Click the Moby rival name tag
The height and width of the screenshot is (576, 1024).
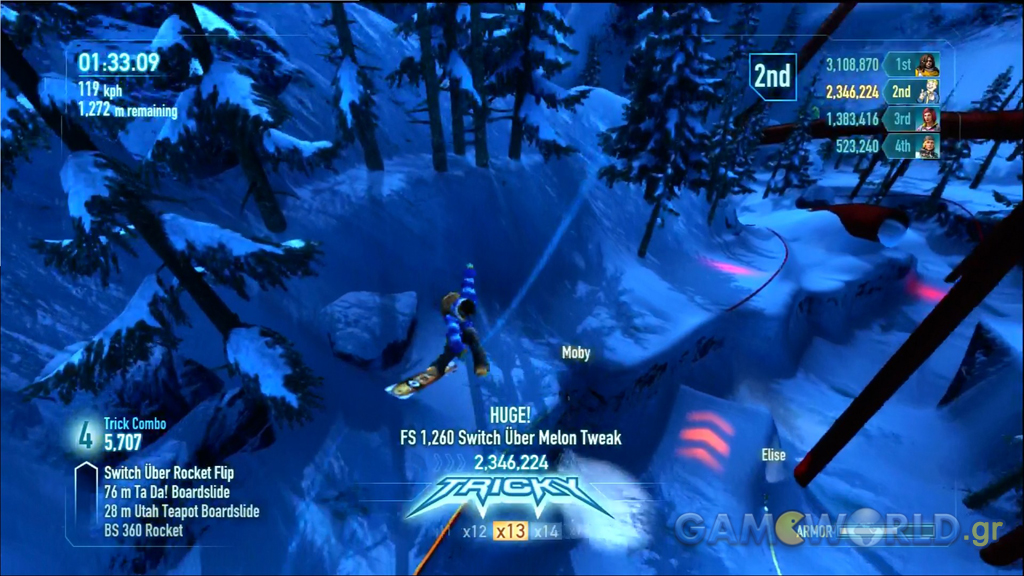[x=576, y=353]
